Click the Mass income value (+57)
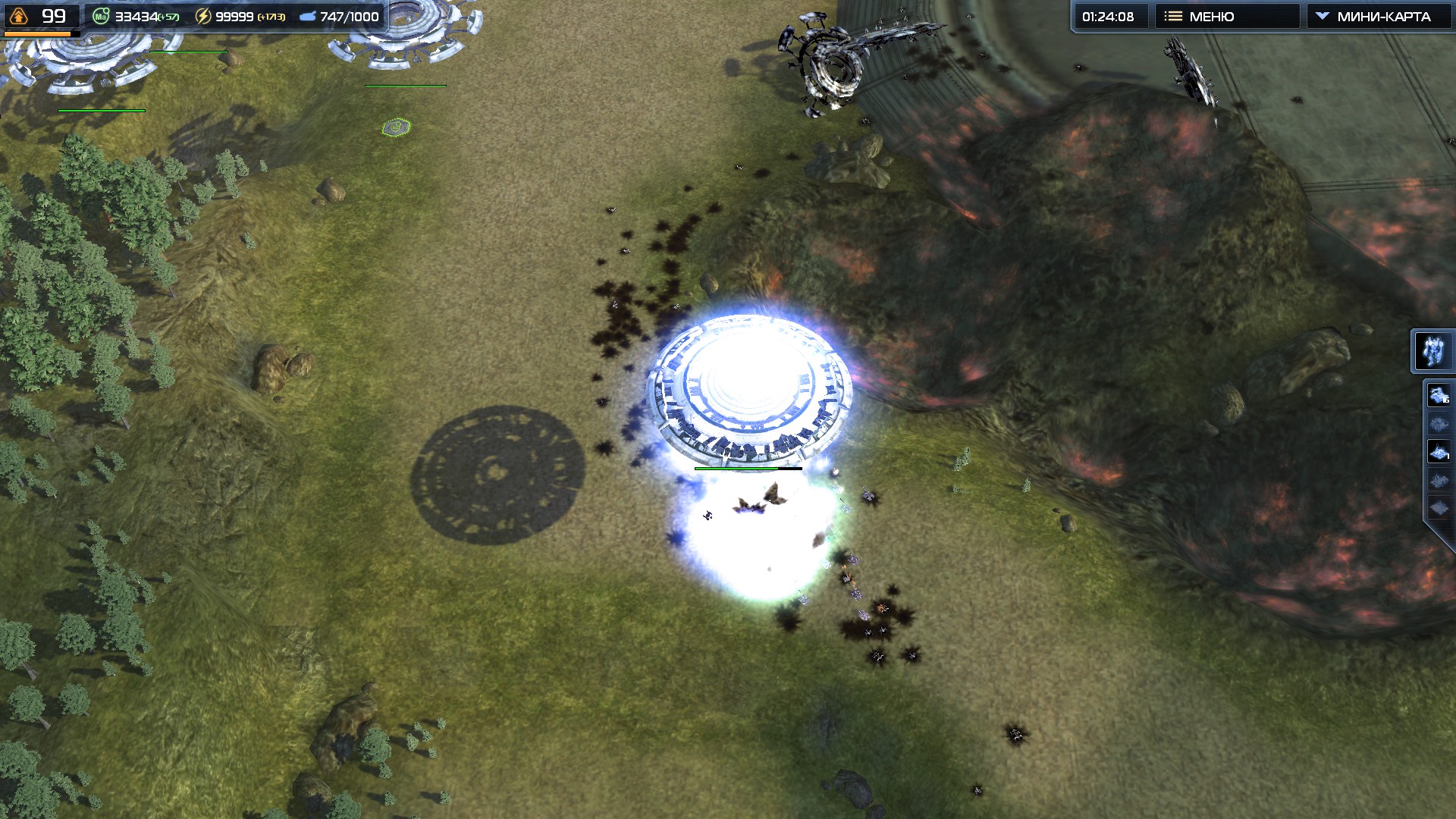This screenshot has width=1456, height=819. coord(168,16)
